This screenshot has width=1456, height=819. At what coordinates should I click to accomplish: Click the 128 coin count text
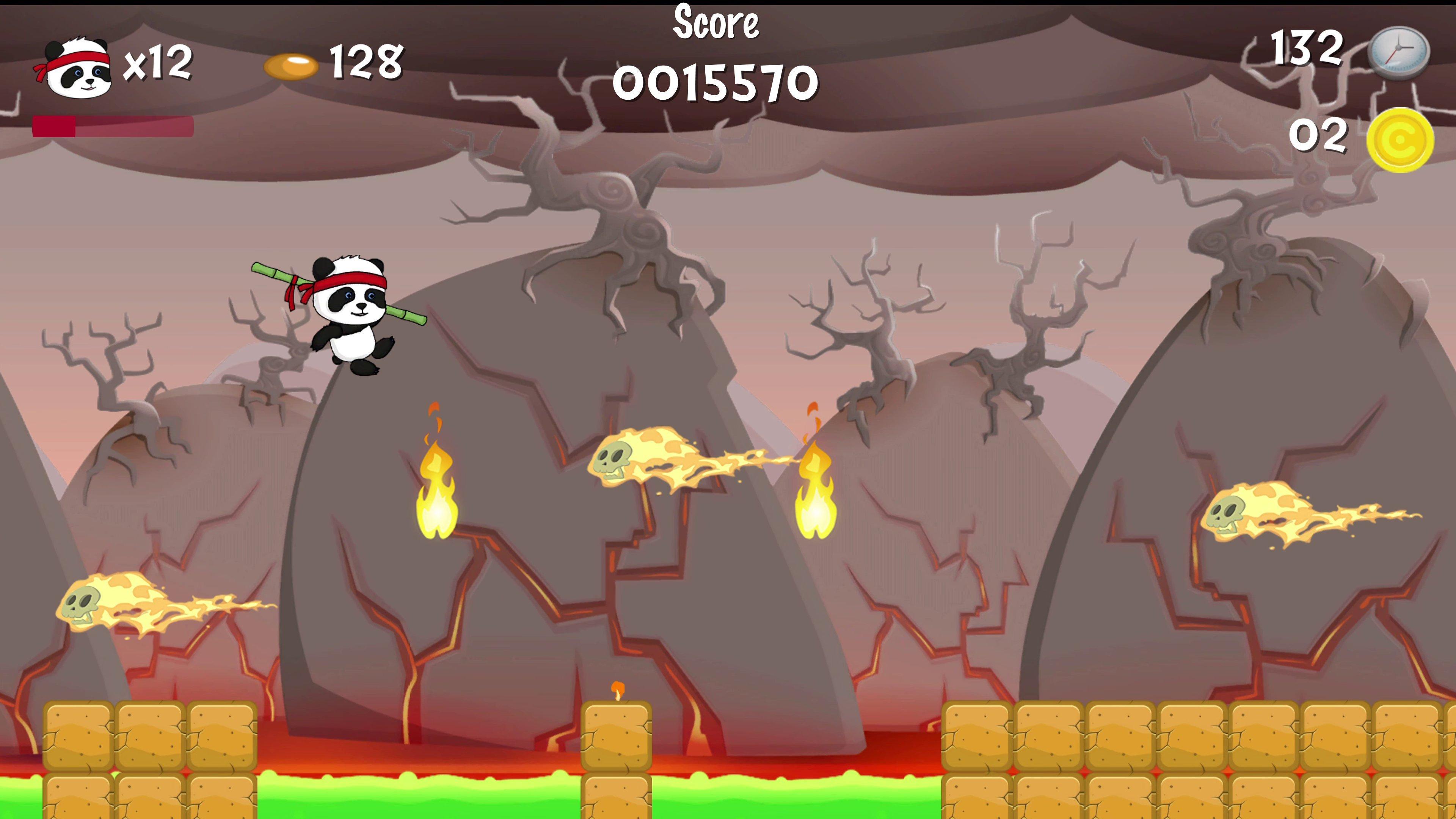[x=365, y=62]
